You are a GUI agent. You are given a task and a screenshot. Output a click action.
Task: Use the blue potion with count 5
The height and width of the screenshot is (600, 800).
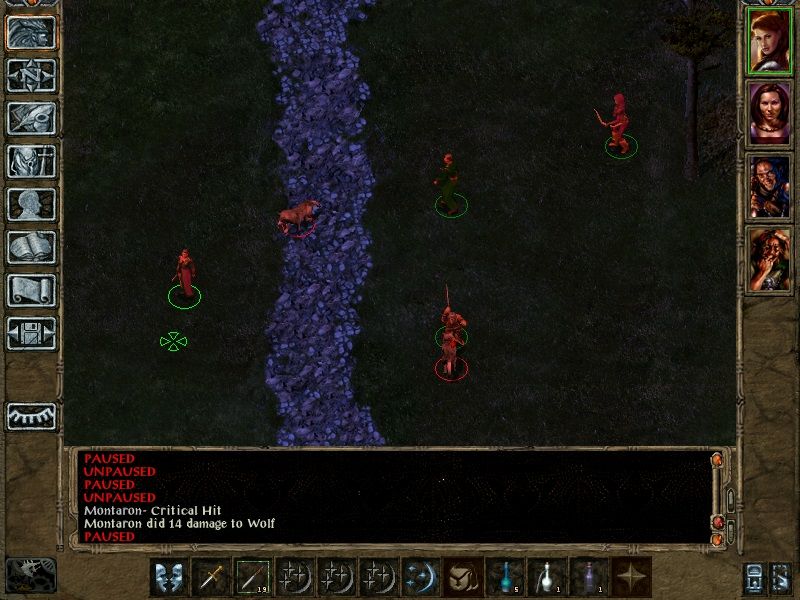(503, 577)
